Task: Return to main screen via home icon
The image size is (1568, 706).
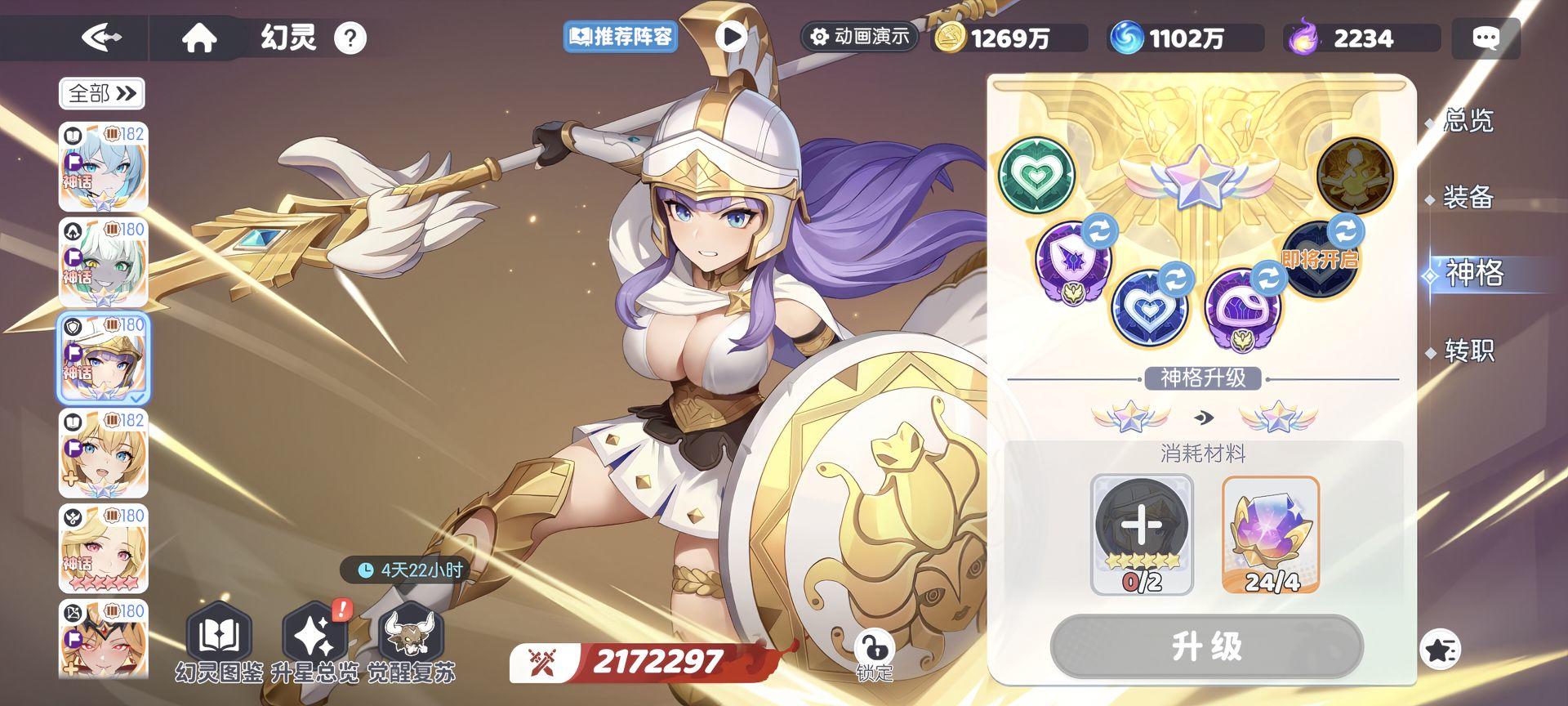Action: coord(201,37)
